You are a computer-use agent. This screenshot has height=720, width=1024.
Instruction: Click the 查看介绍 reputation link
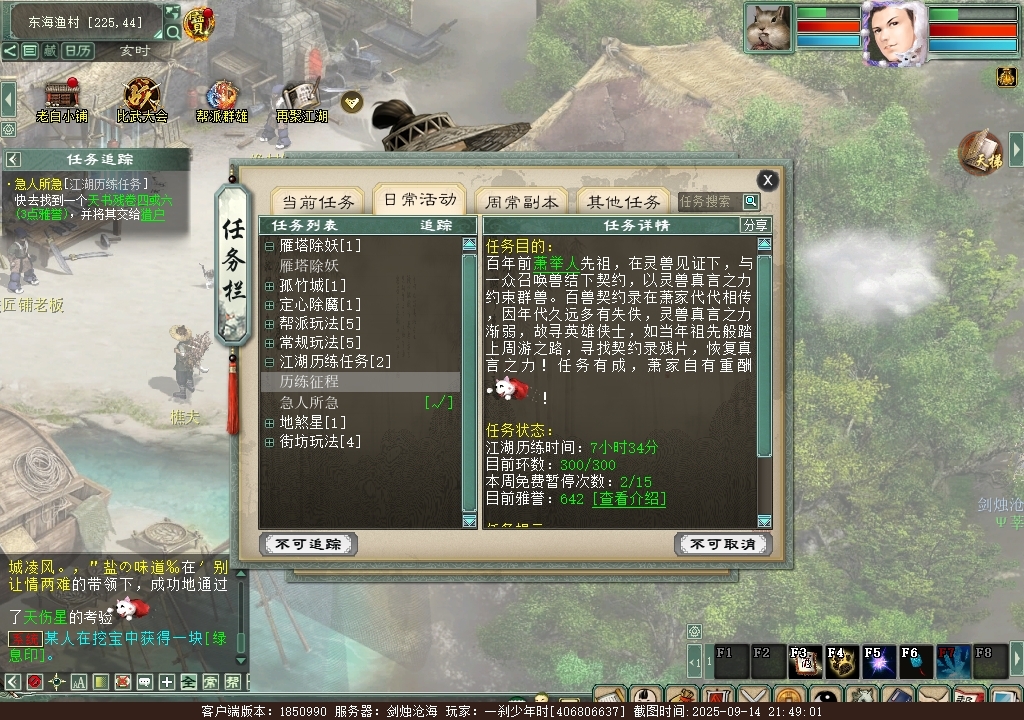[629, 499]
